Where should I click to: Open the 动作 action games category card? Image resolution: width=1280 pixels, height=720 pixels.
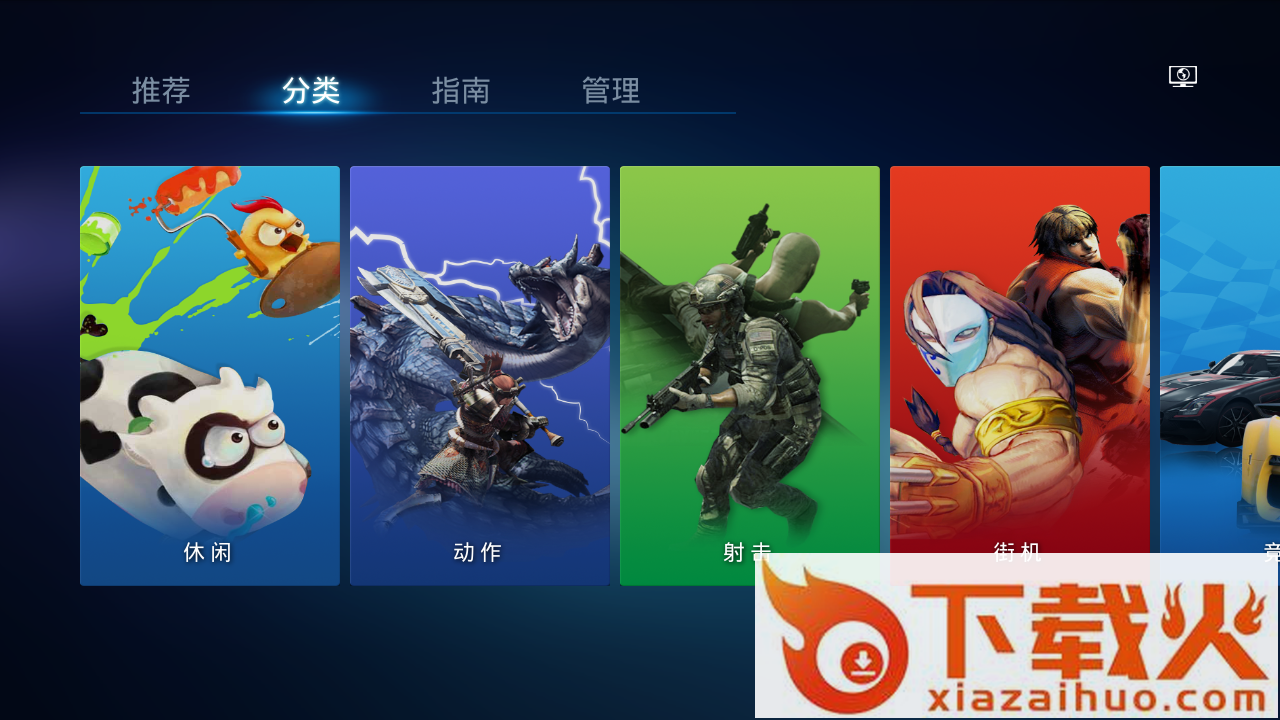(x=479, y=375)
